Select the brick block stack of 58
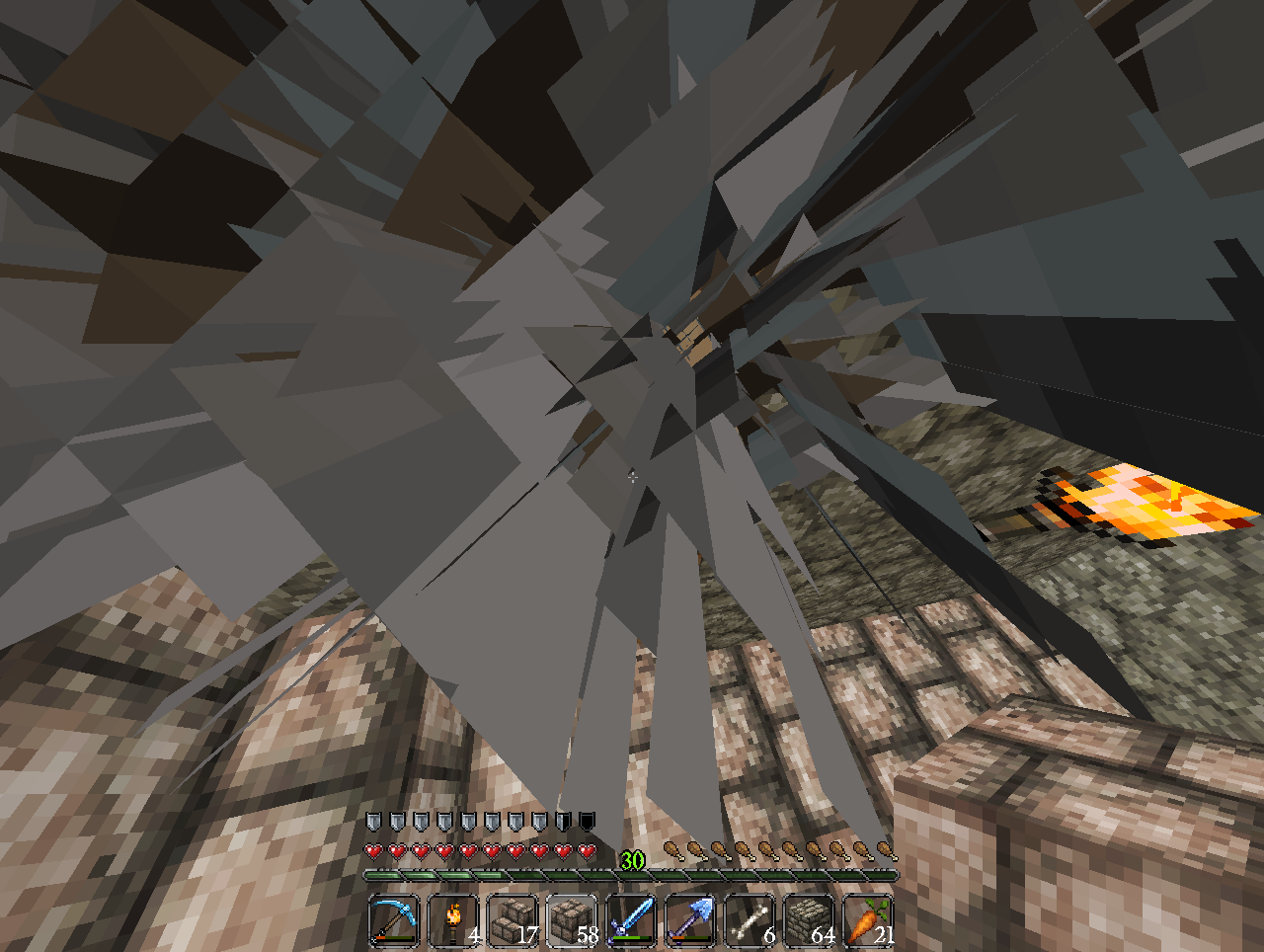This screenshot has width=1264, height=952. (572, 920)
